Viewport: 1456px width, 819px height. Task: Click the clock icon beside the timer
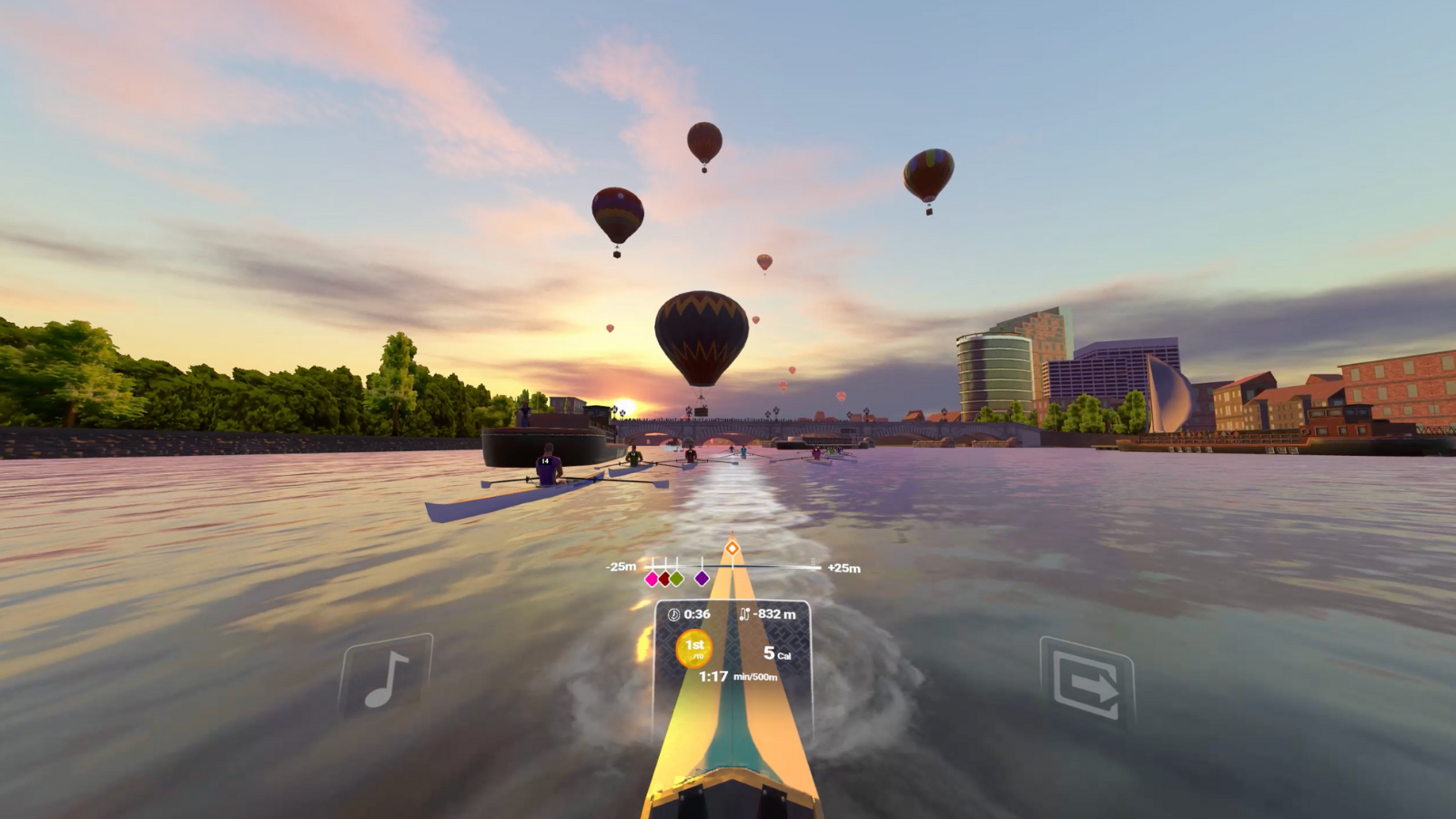[672, 615]
